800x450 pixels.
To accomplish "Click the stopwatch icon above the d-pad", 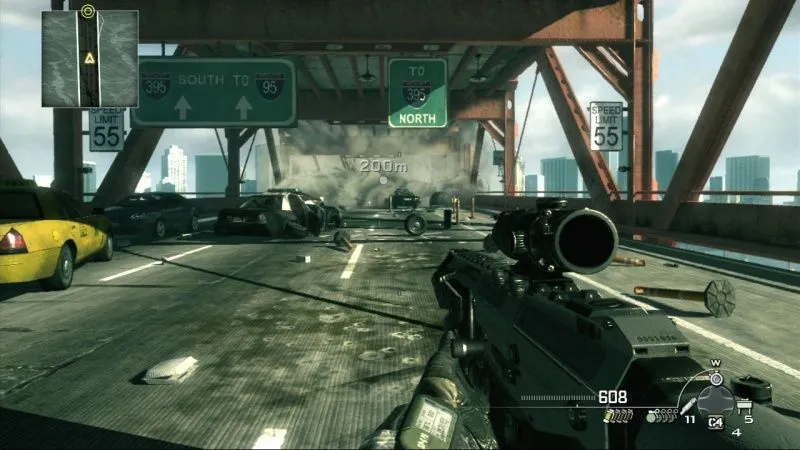I will point(715,377).
